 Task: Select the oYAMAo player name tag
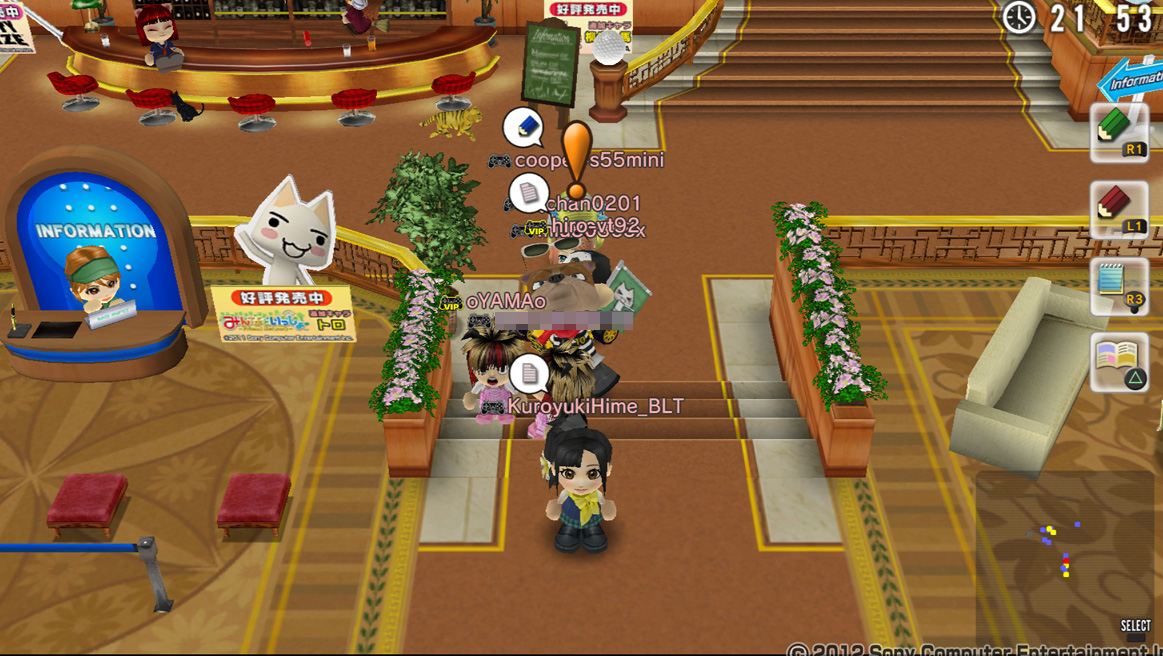click(505, 301)
